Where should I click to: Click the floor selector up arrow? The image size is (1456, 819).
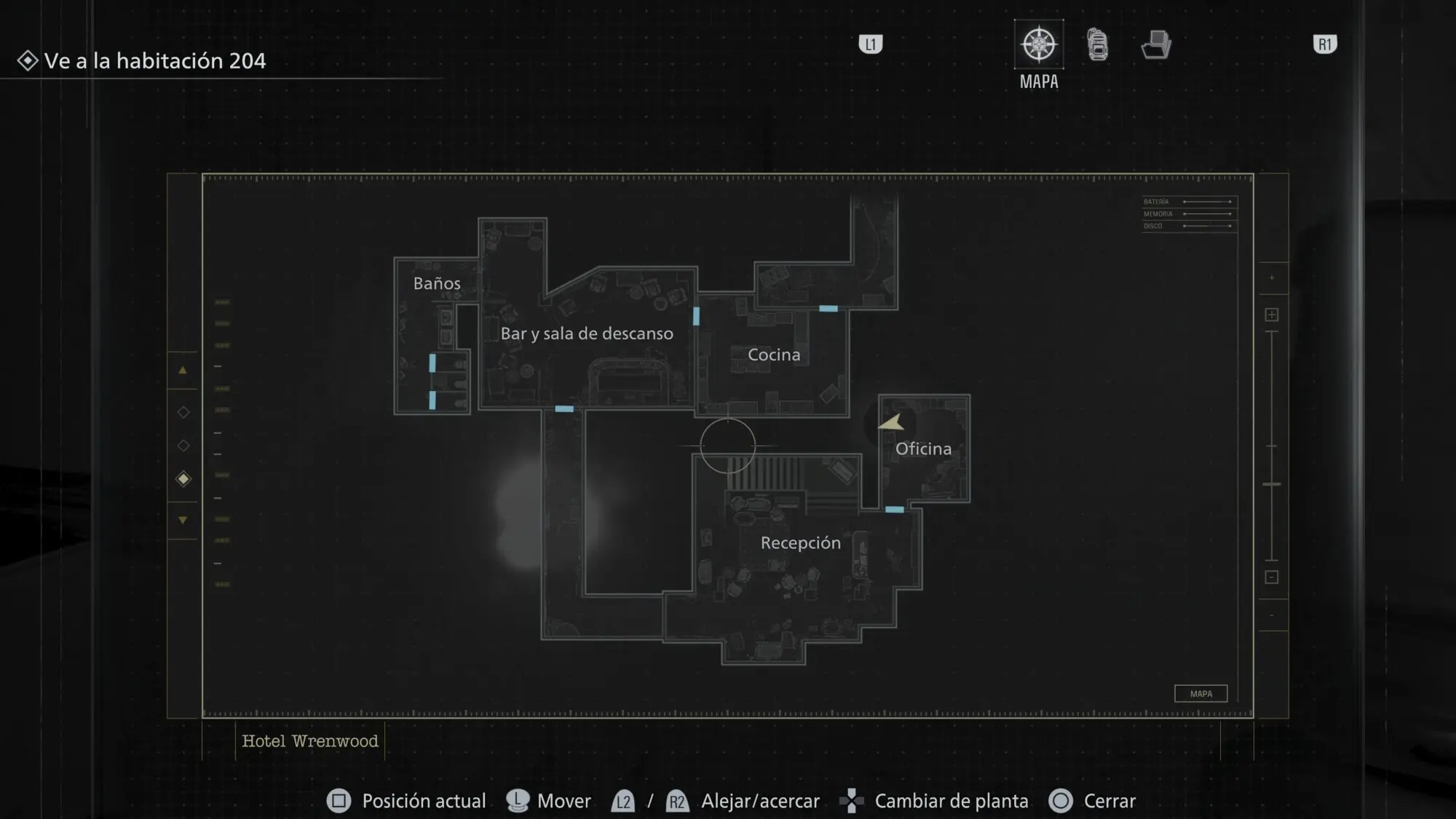[x=183, y=371]
